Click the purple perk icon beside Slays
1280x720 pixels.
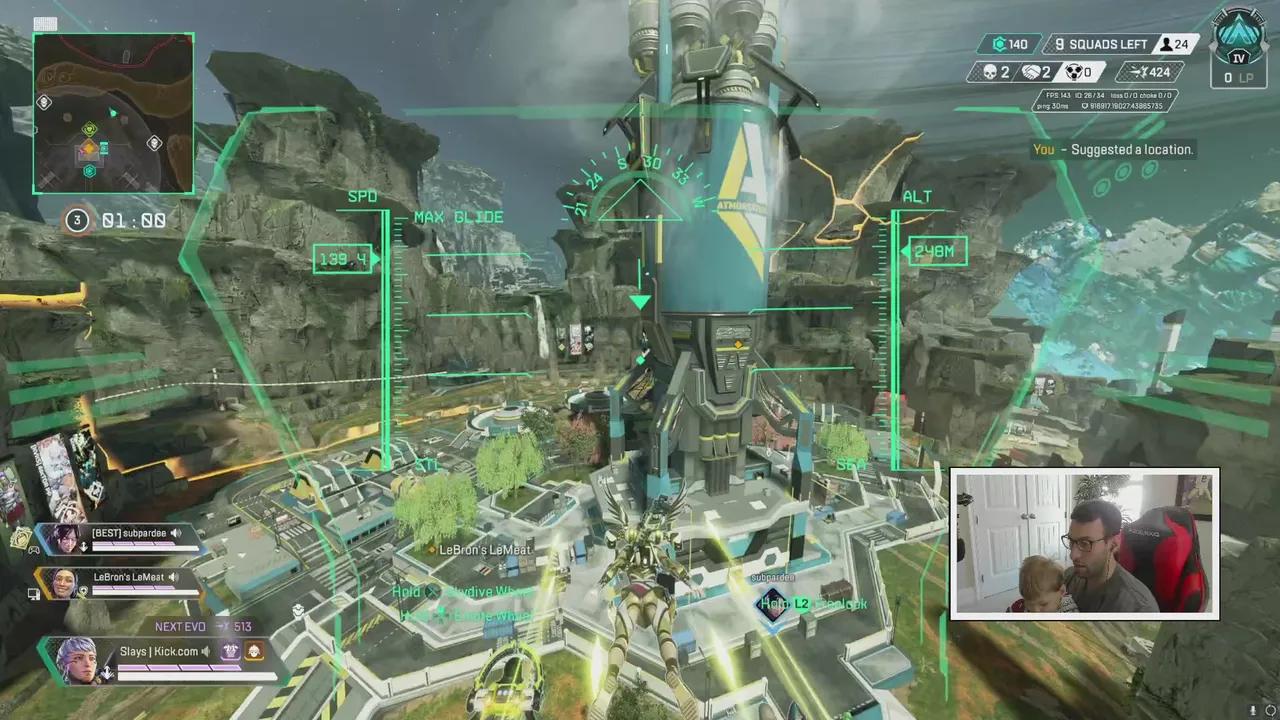(x=231, y=651)
